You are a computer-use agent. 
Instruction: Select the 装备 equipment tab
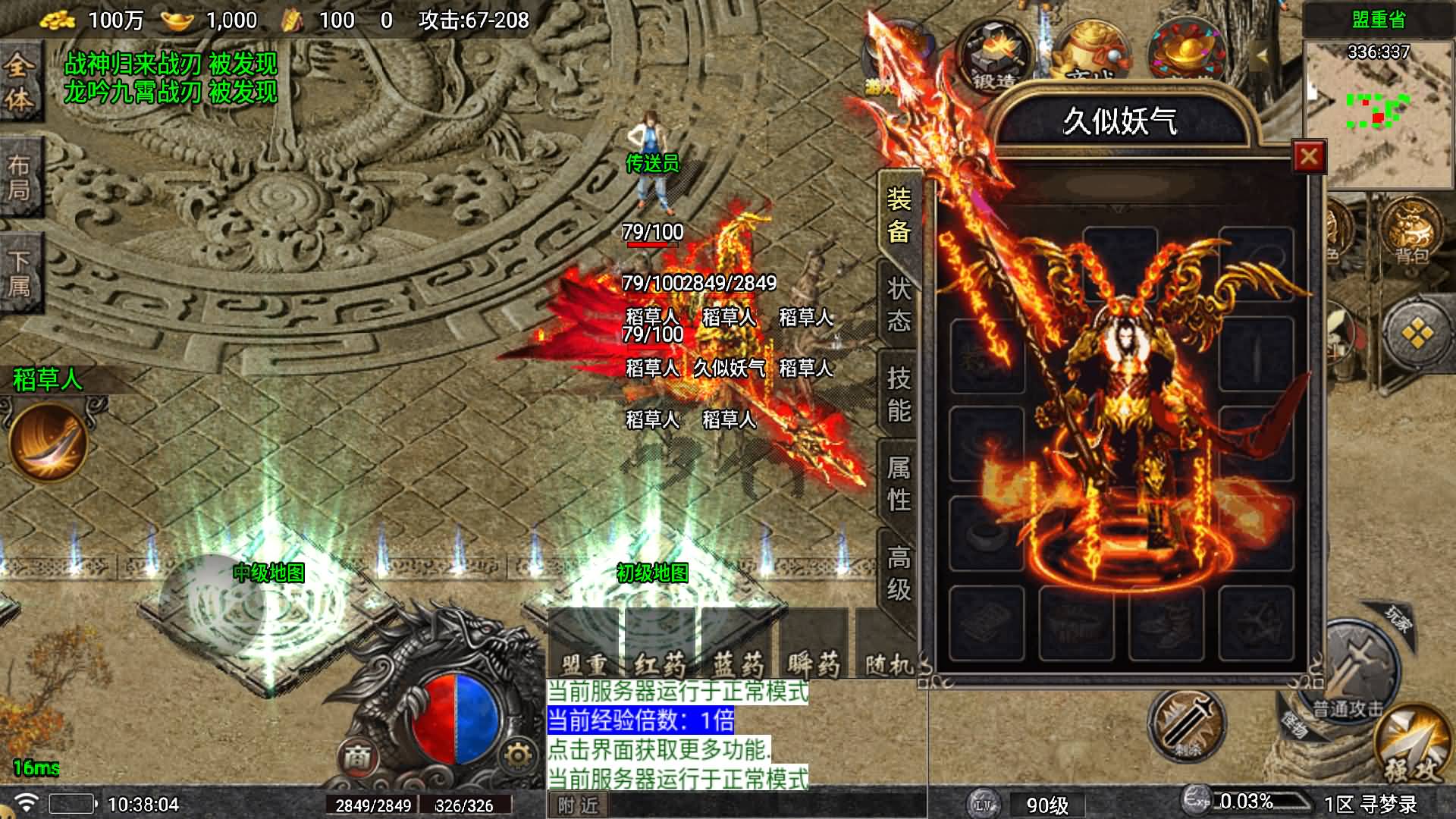pos(899,215)
